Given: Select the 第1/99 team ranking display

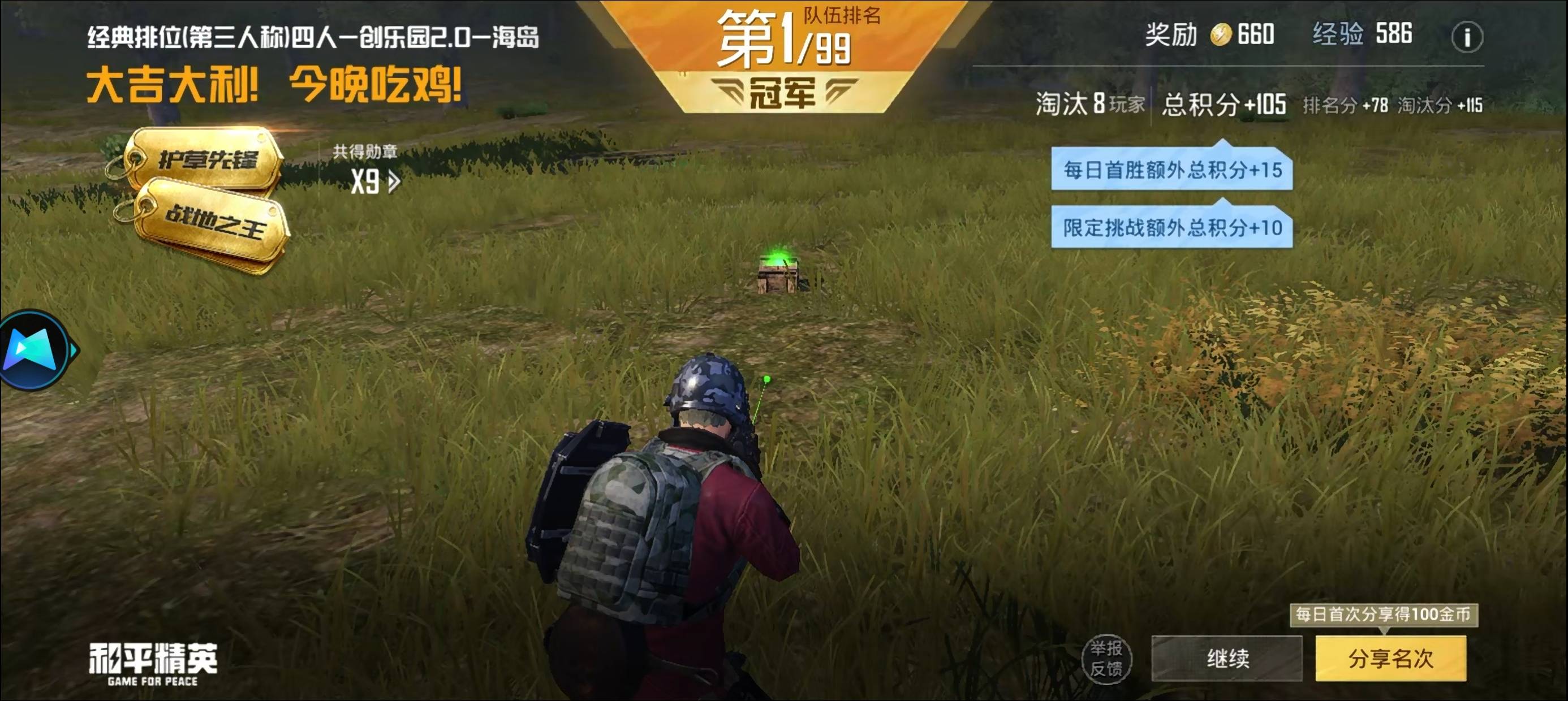Looking at the screenshot, I should [782, 44].
